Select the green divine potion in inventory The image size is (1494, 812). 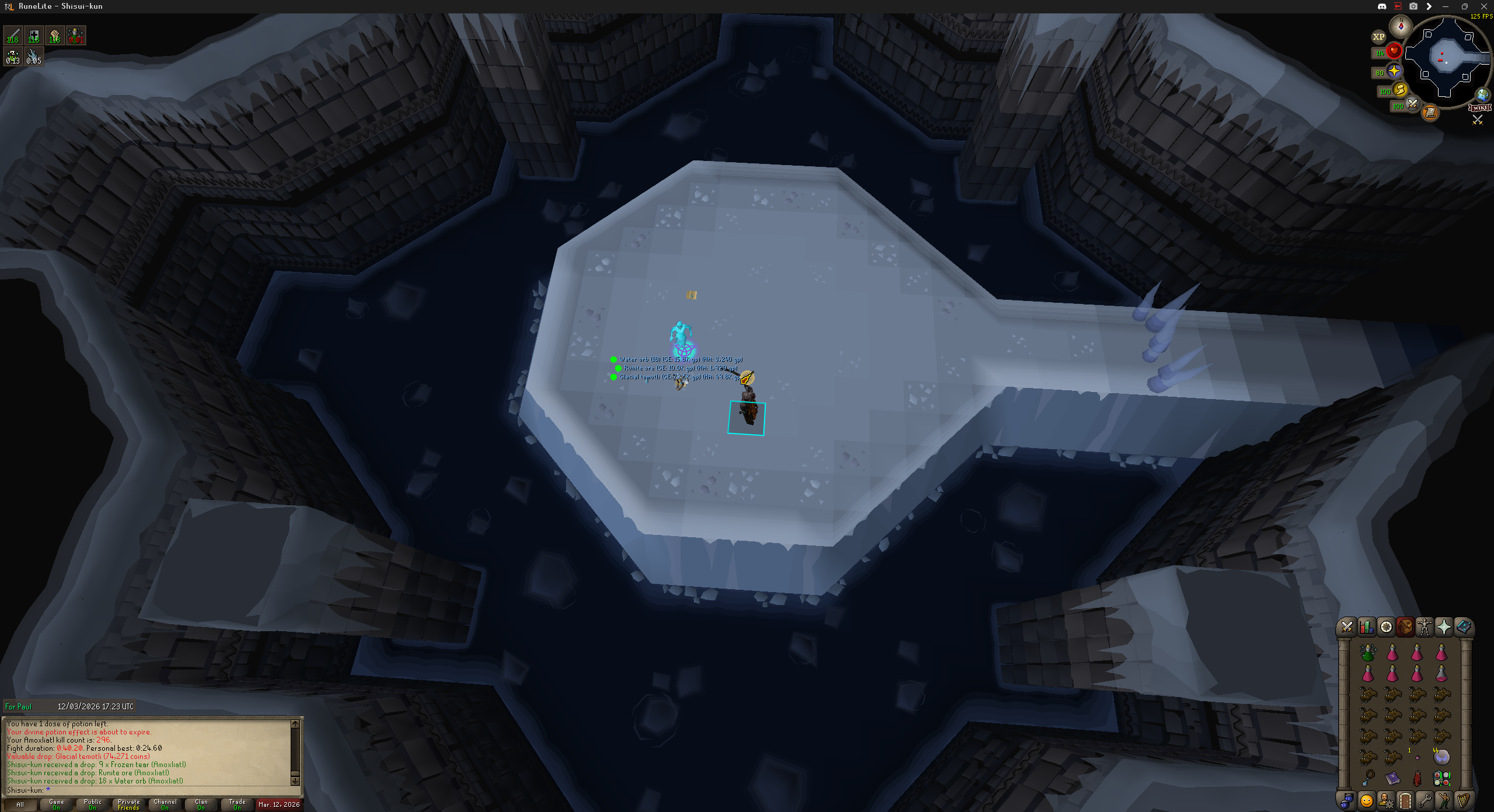1368,653
